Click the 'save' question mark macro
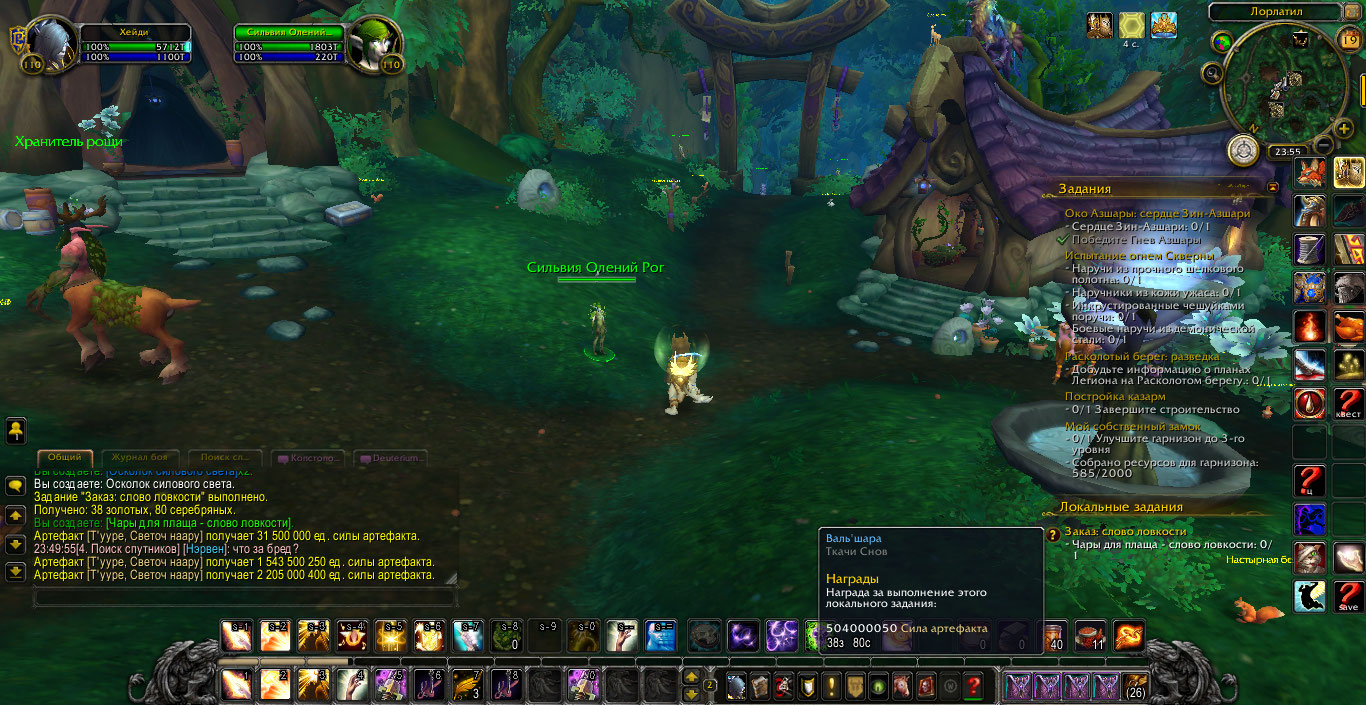Viewport: 1366px width, 705px height. 1348,595
